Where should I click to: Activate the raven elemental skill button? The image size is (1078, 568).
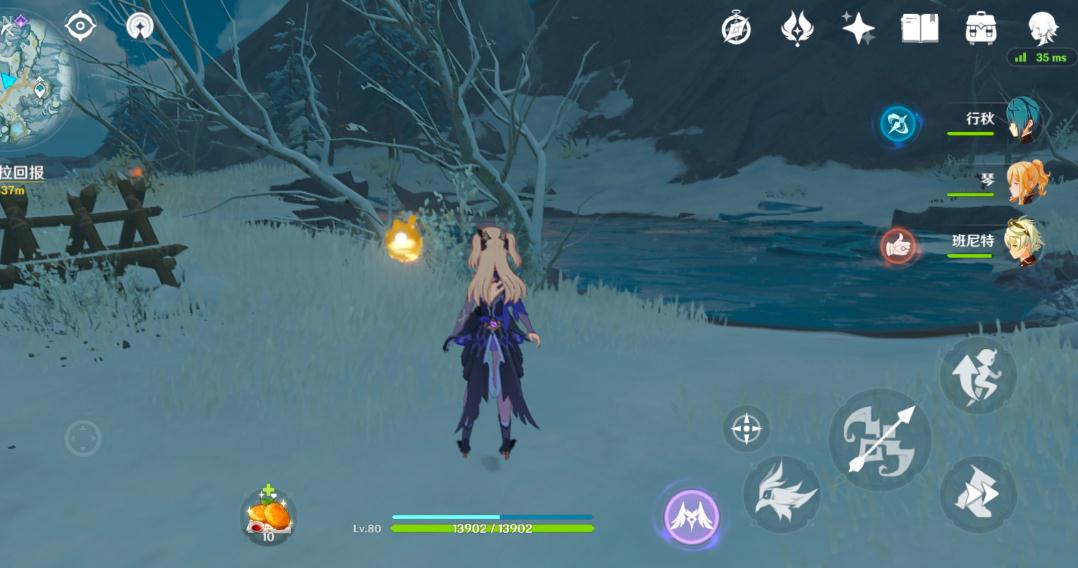(x=782, y=495)
